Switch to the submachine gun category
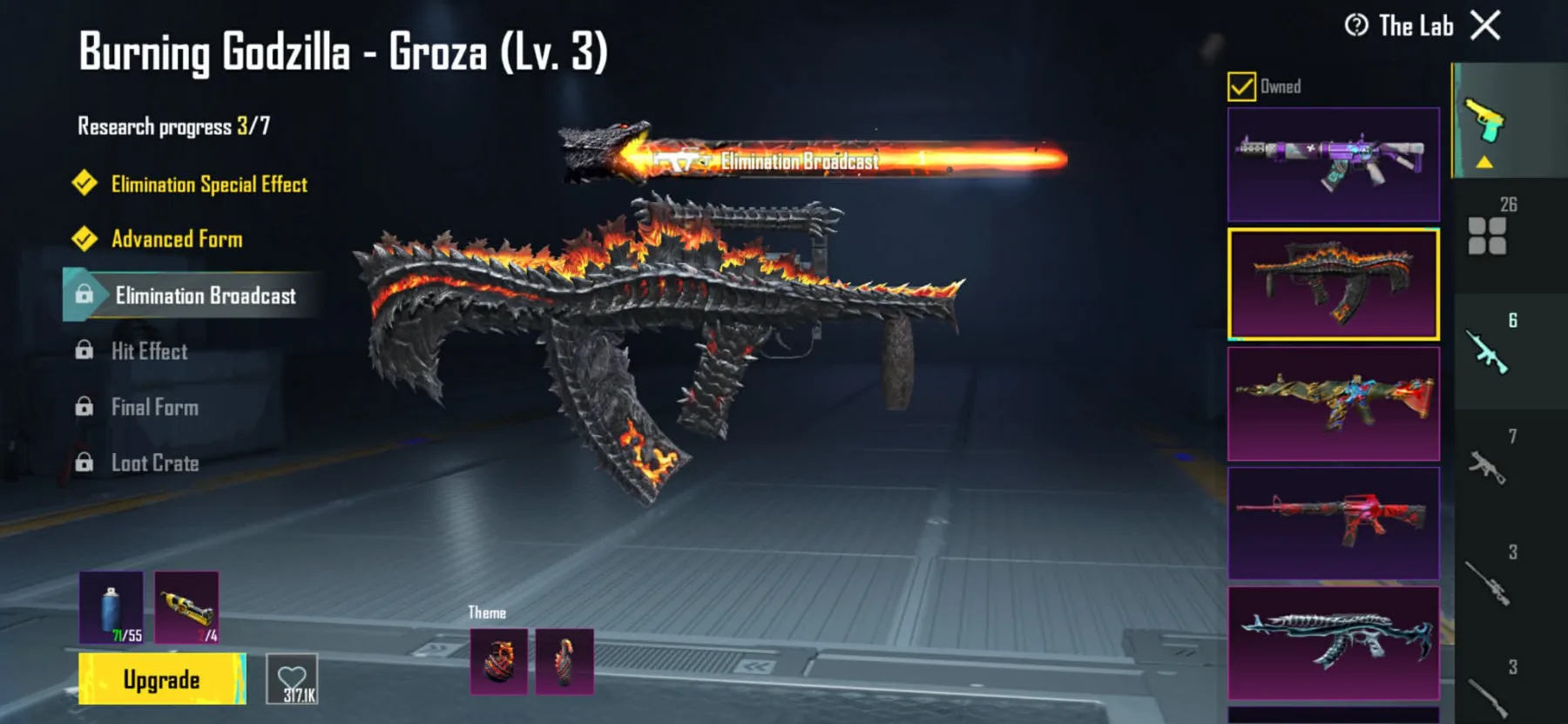Image resolution: width=1568 pixels, height=724 pixels. click(1487, 464)
